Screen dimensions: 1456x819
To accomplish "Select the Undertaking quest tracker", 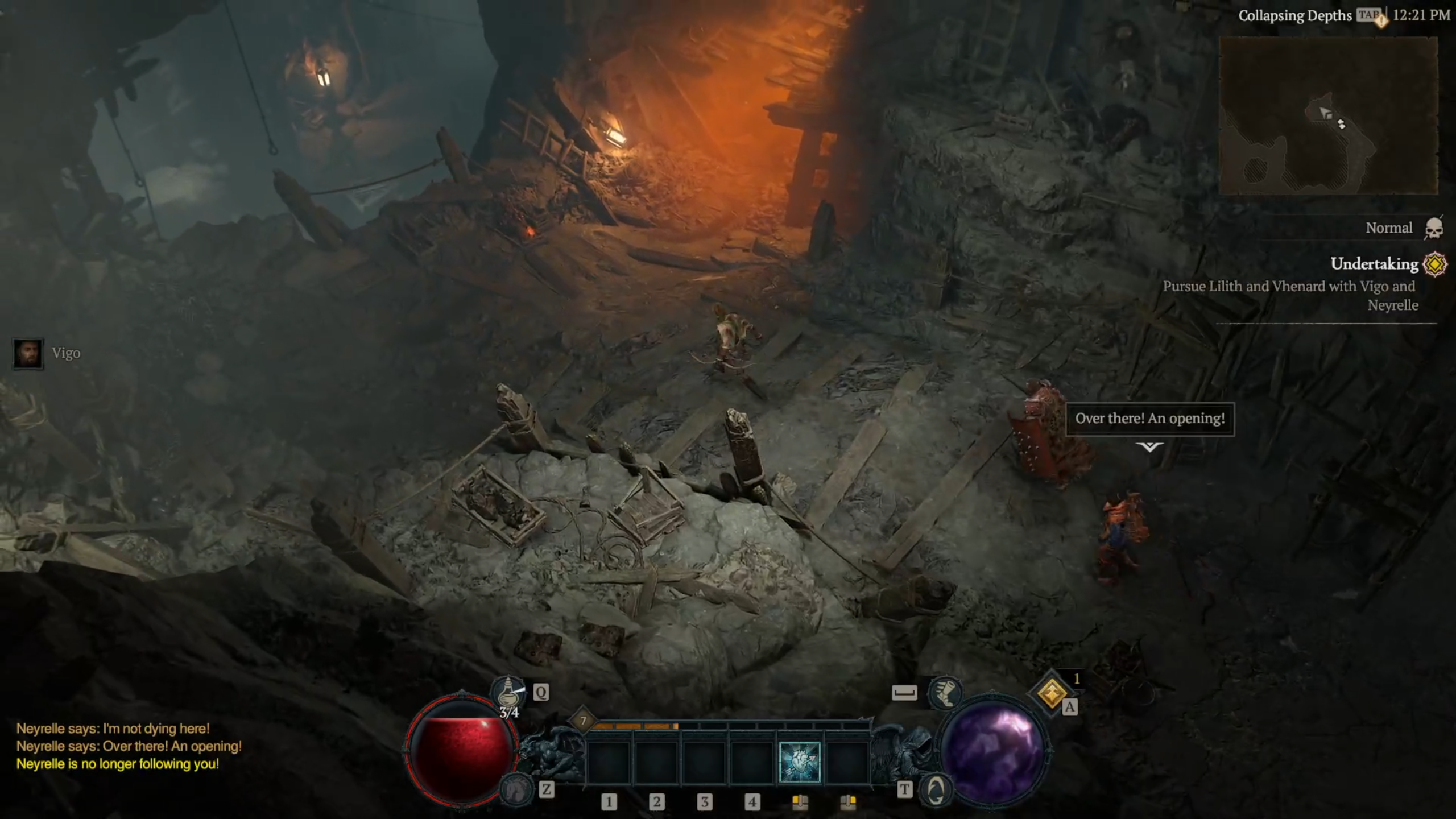I will [x=1374, y=264].
